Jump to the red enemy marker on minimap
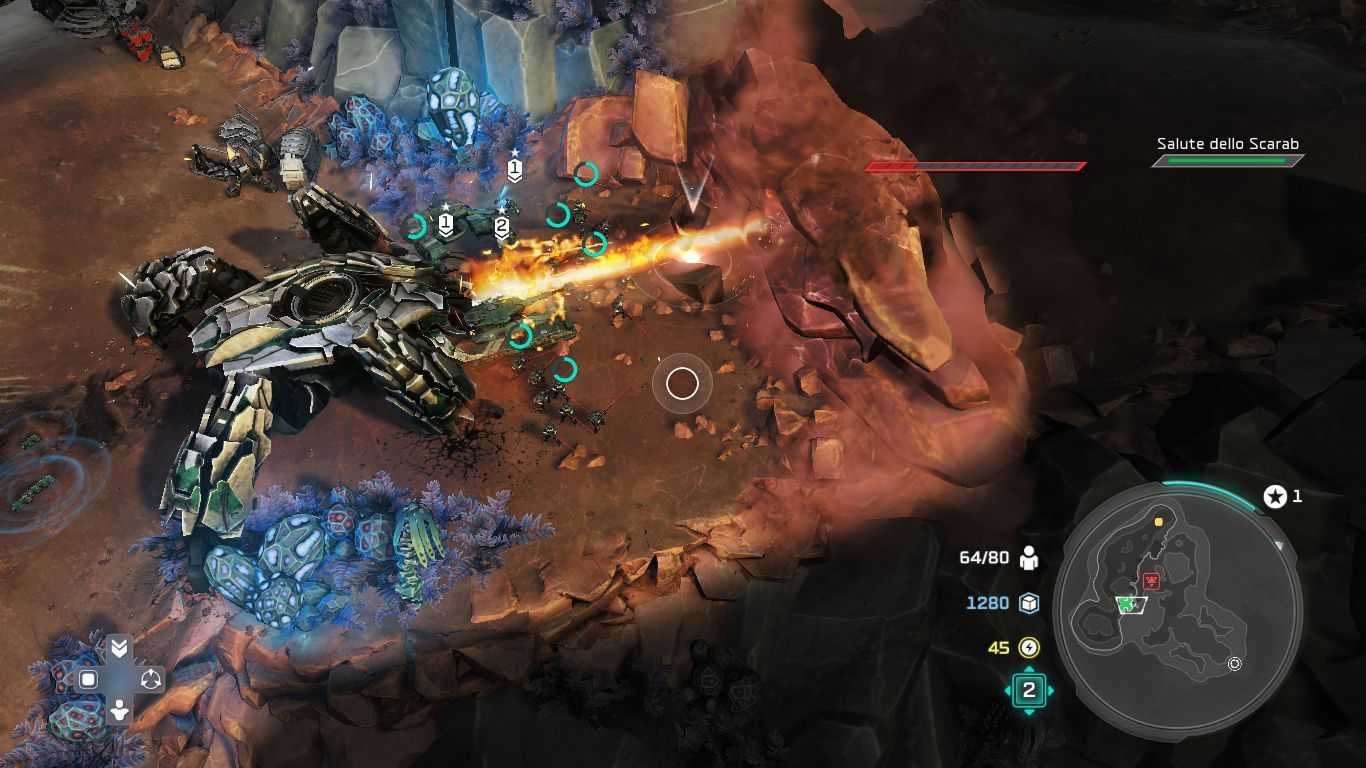The width and height of the screenshot is (1366, 768). click(x=1152, y=581)
